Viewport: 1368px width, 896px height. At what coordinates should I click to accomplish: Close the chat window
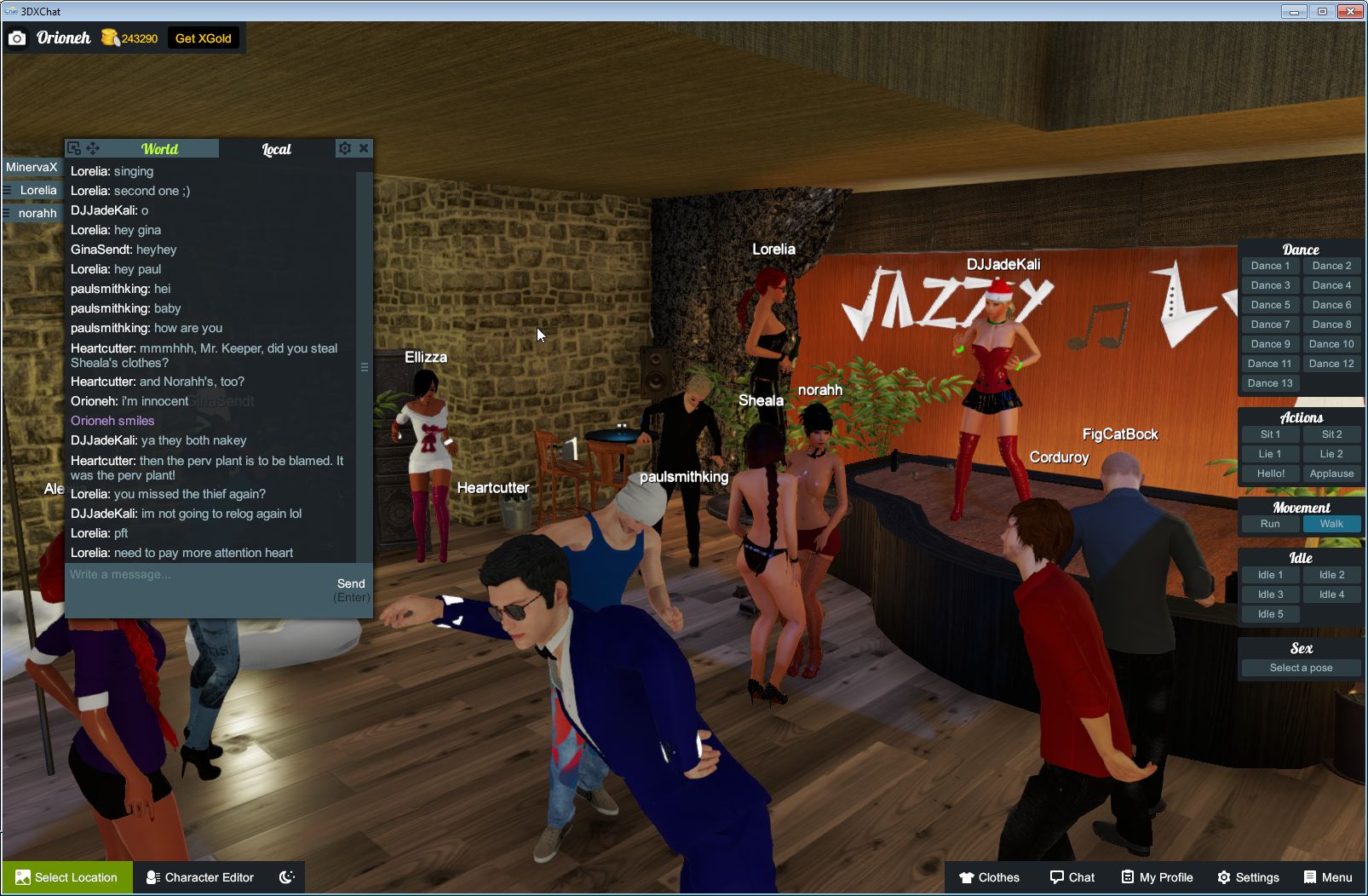pos(364,148)
